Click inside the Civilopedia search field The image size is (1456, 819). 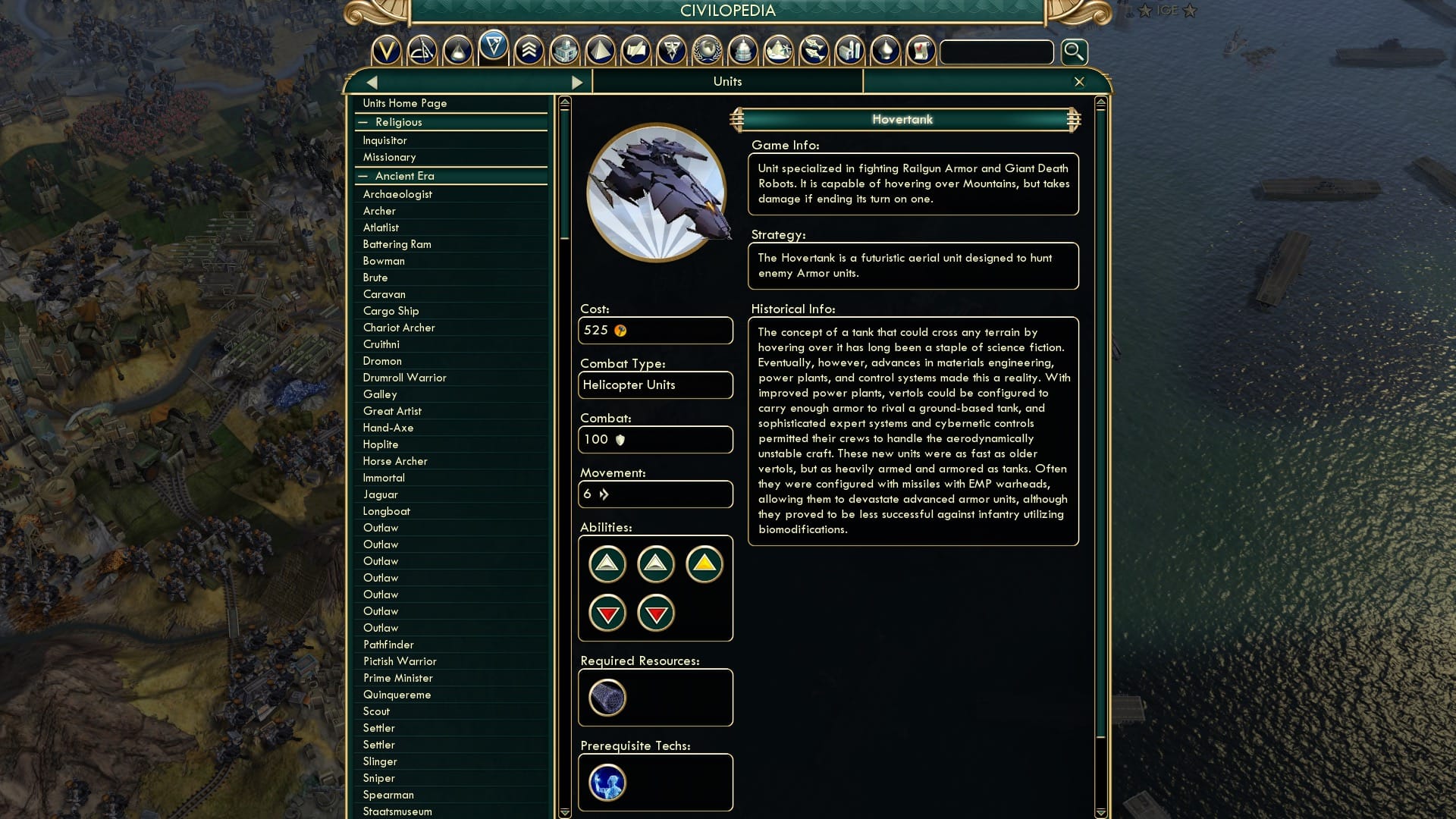(996, 52)
